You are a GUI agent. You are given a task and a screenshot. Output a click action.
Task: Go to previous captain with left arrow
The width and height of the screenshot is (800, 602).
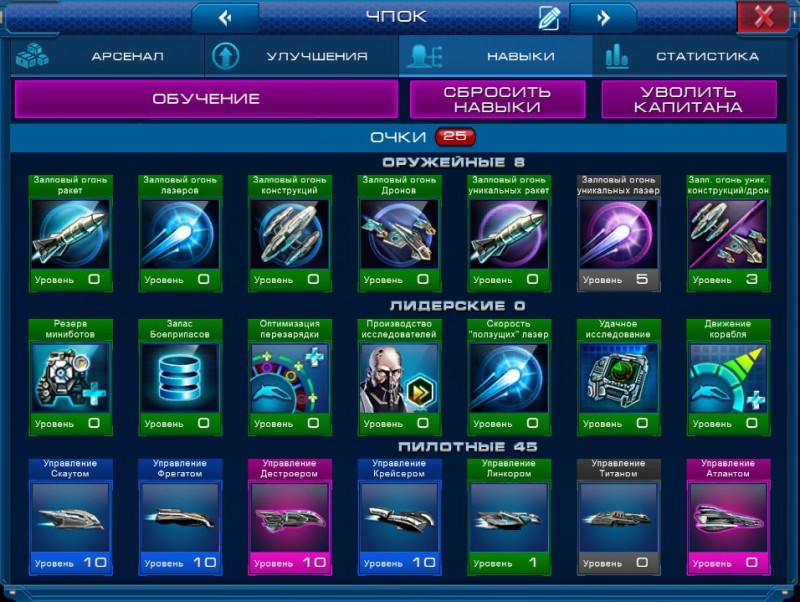coord(224,17)
